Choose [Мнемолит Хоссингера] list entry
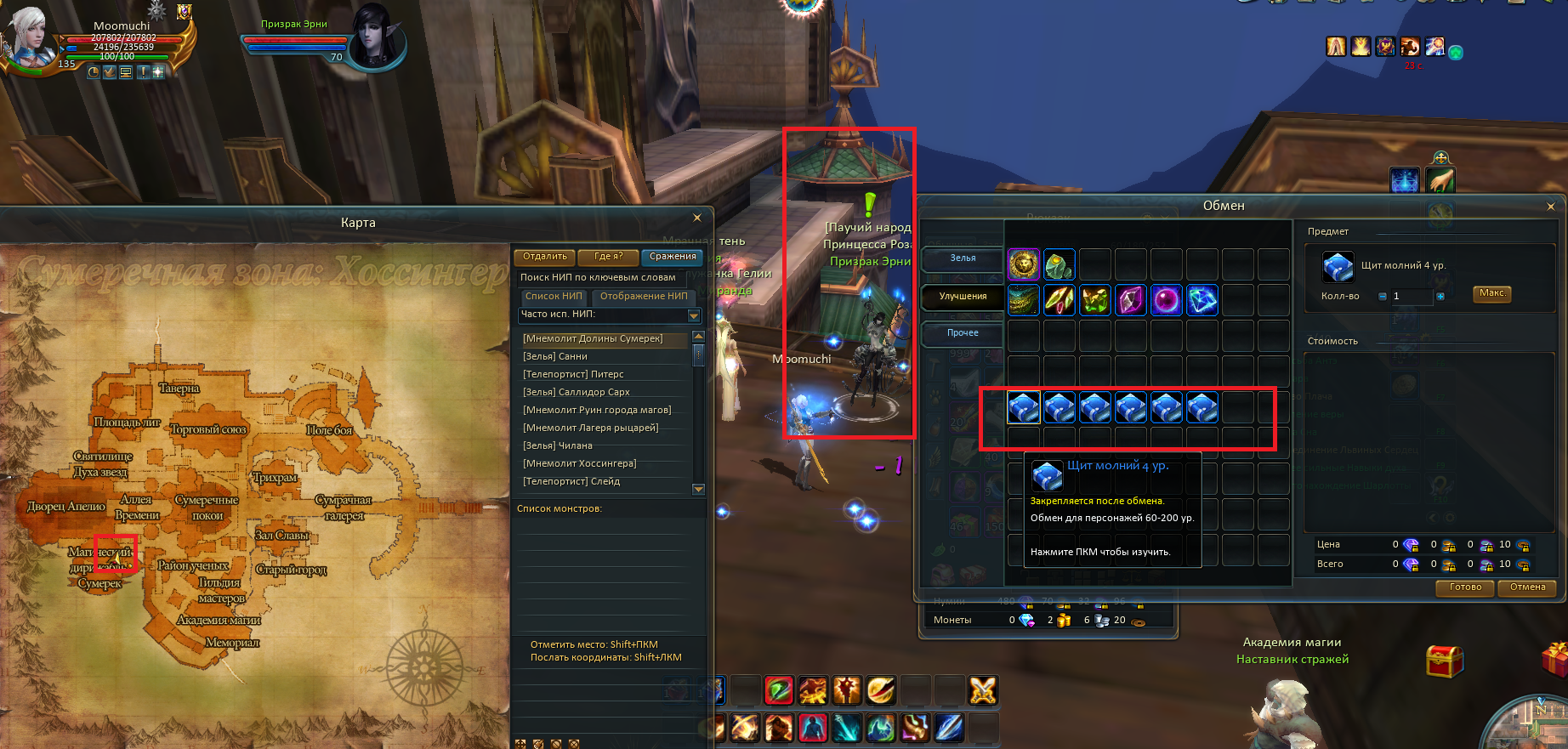The height and width of the screenshot is (749, 1568). pos(579,464)
